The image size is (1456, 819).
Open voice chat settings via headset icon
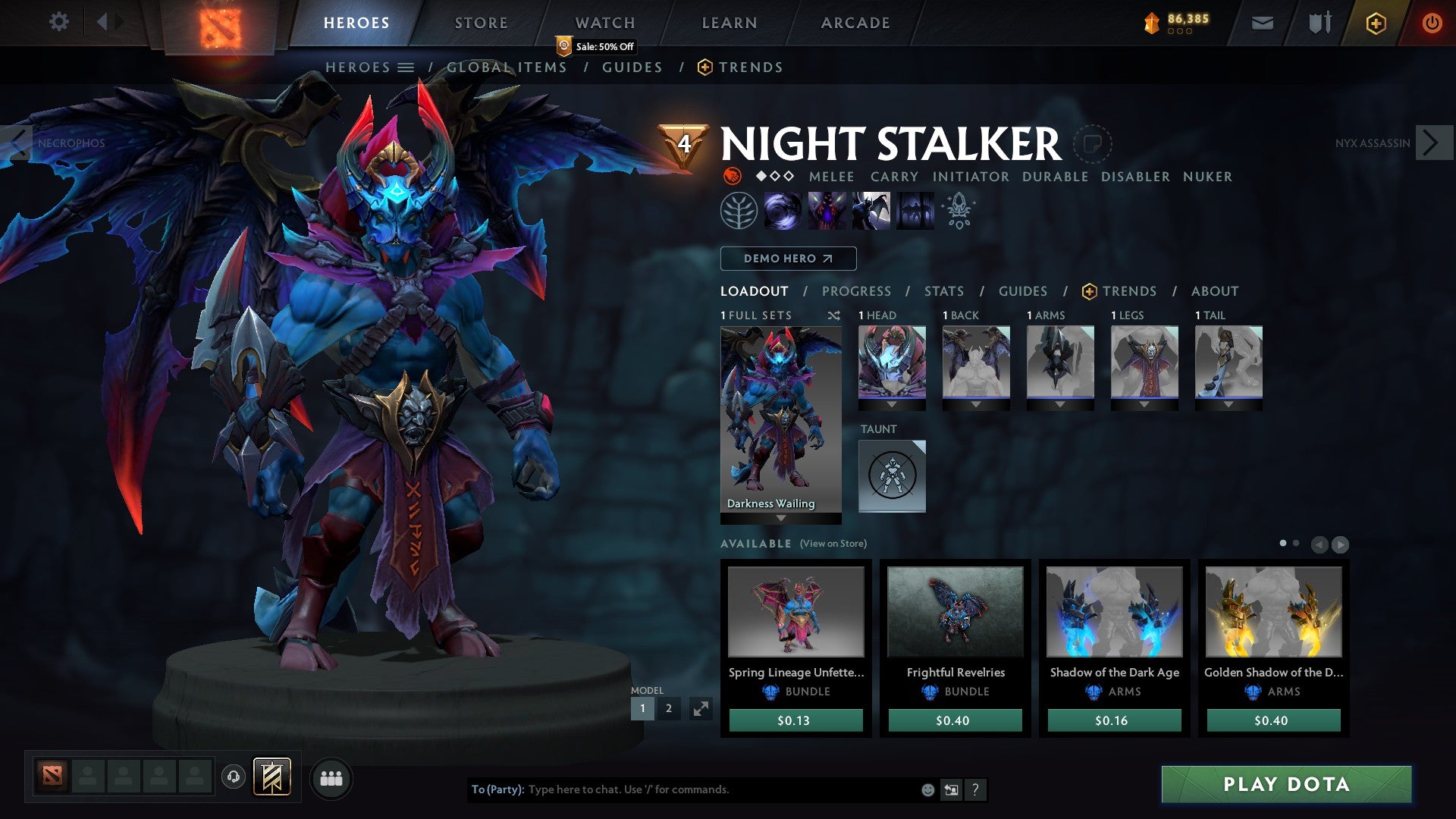click(234, 778)
